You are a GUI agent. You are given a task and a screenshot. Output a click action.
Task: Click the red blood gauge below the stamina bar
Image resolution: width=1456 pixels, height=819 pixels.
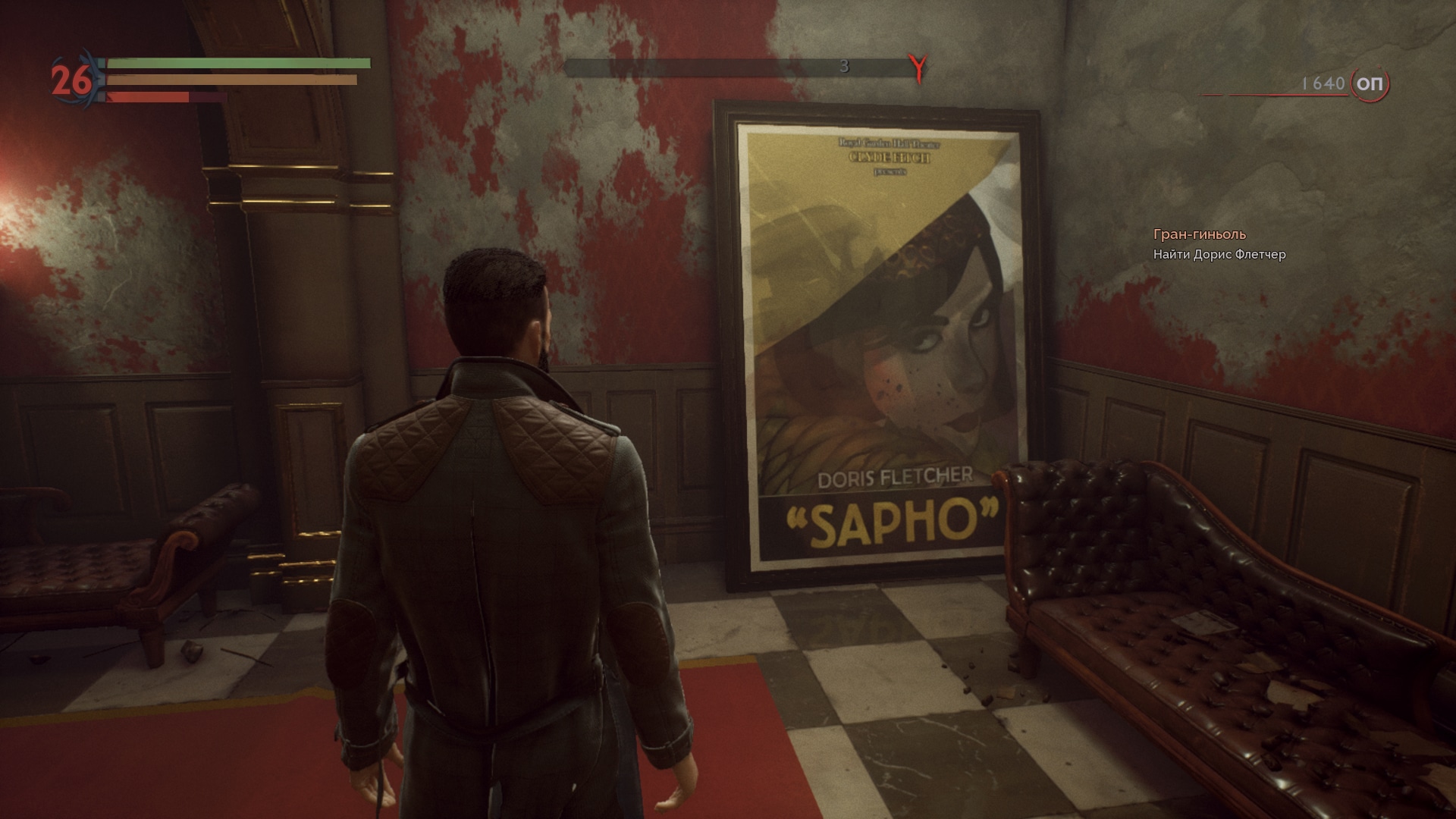click(148, 97)
